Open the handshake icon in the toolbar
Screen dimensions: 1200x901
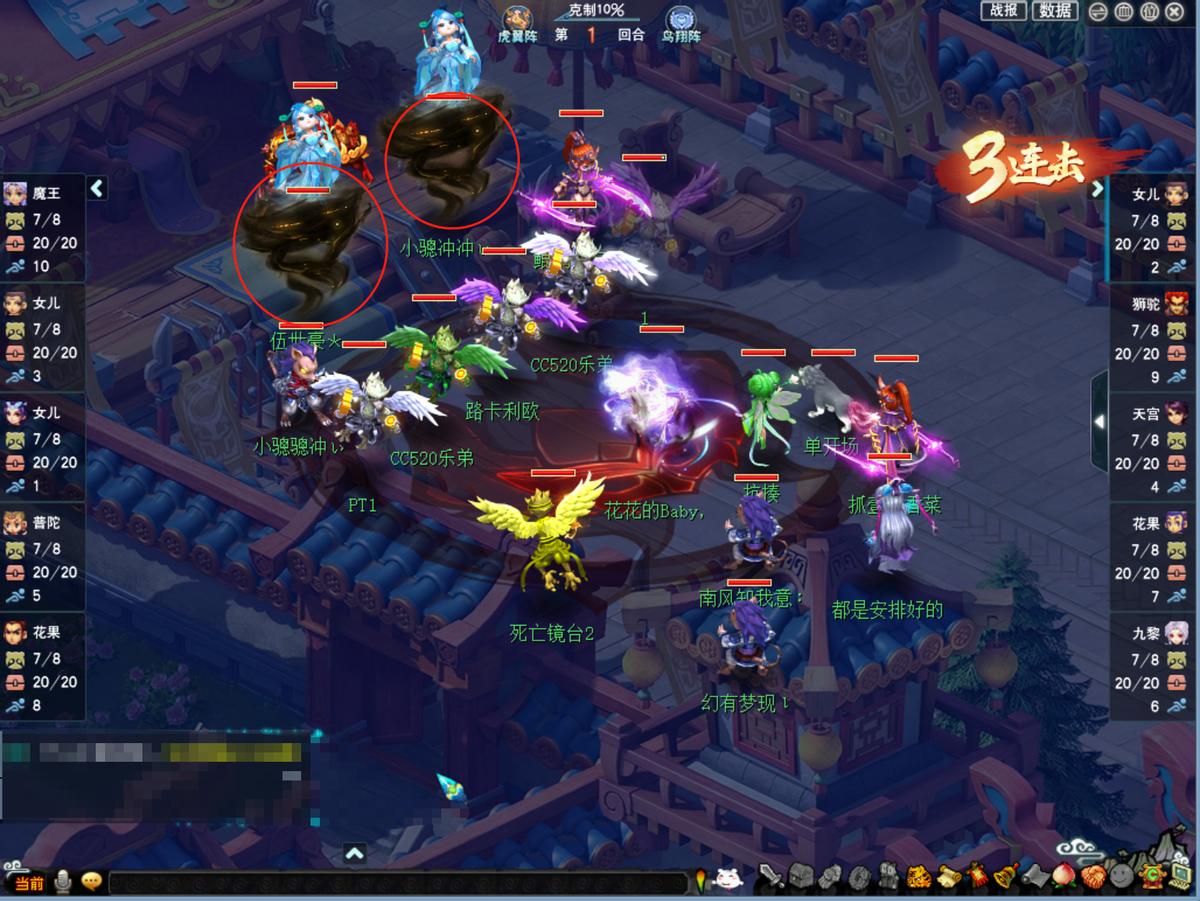(x=1093, y=877)
